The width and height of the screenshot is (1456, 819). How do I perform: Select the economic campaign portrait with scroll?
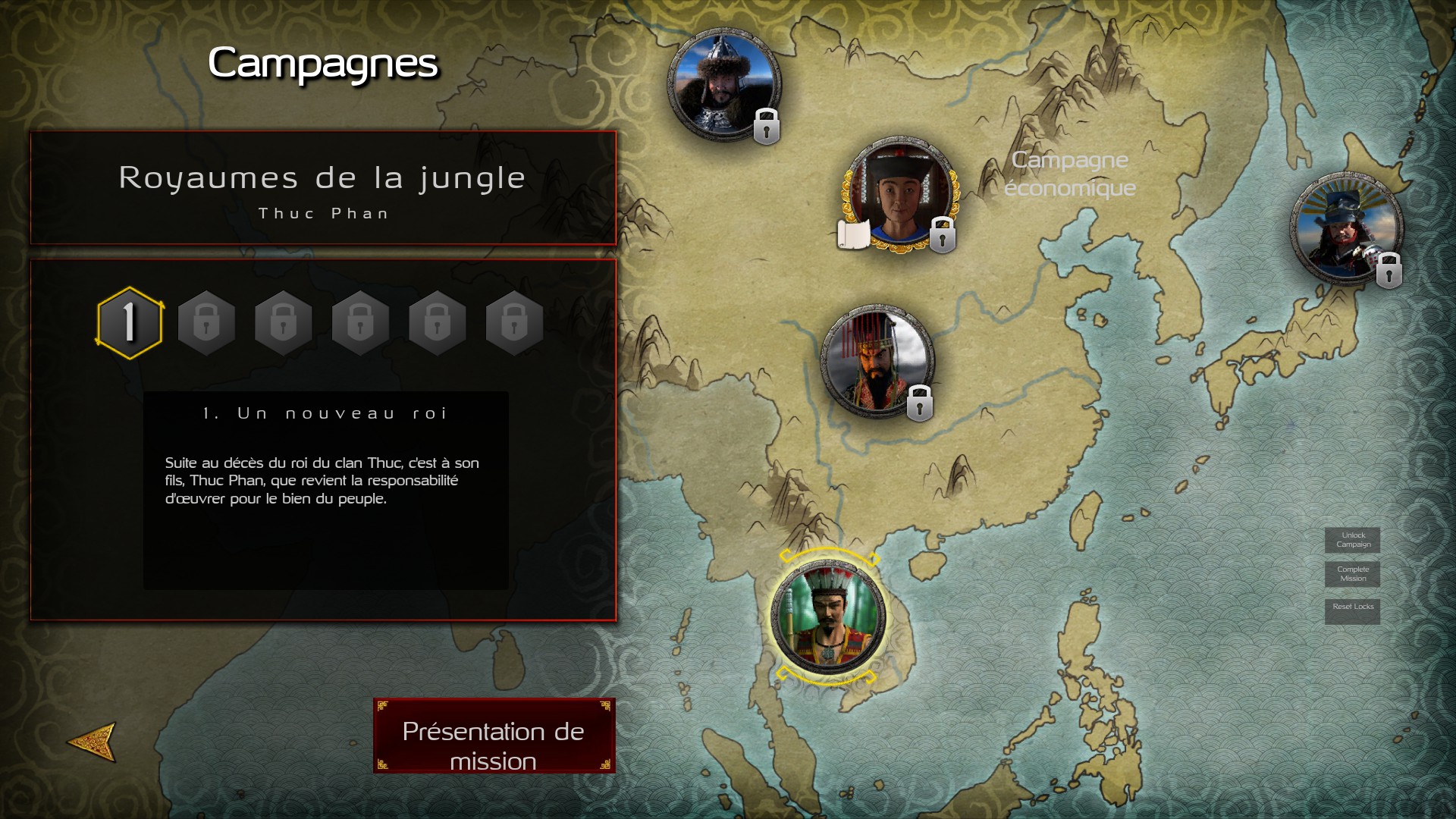tap(900, 195)
